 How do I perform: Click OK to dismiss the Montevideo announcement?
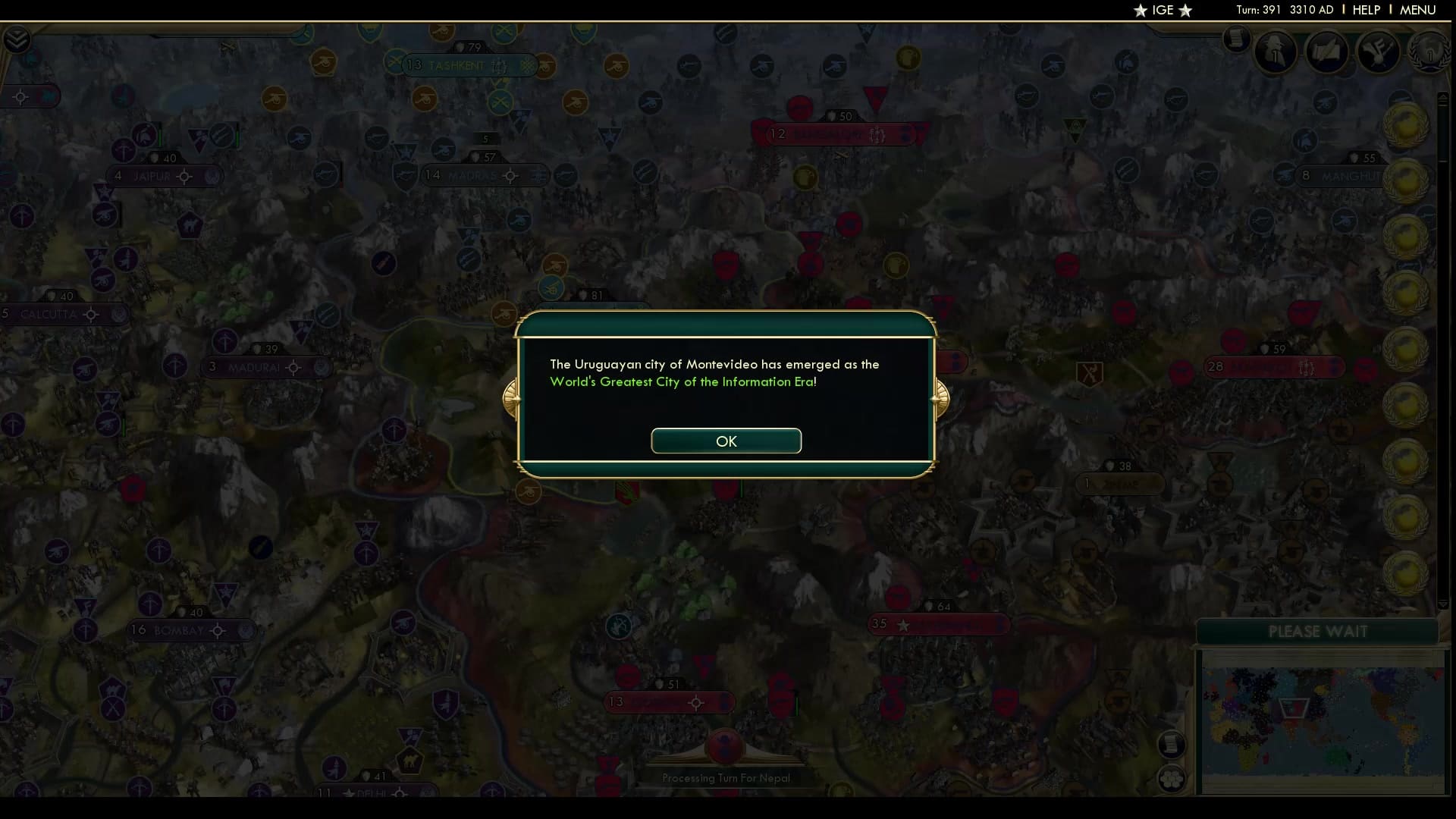point(726,441)
